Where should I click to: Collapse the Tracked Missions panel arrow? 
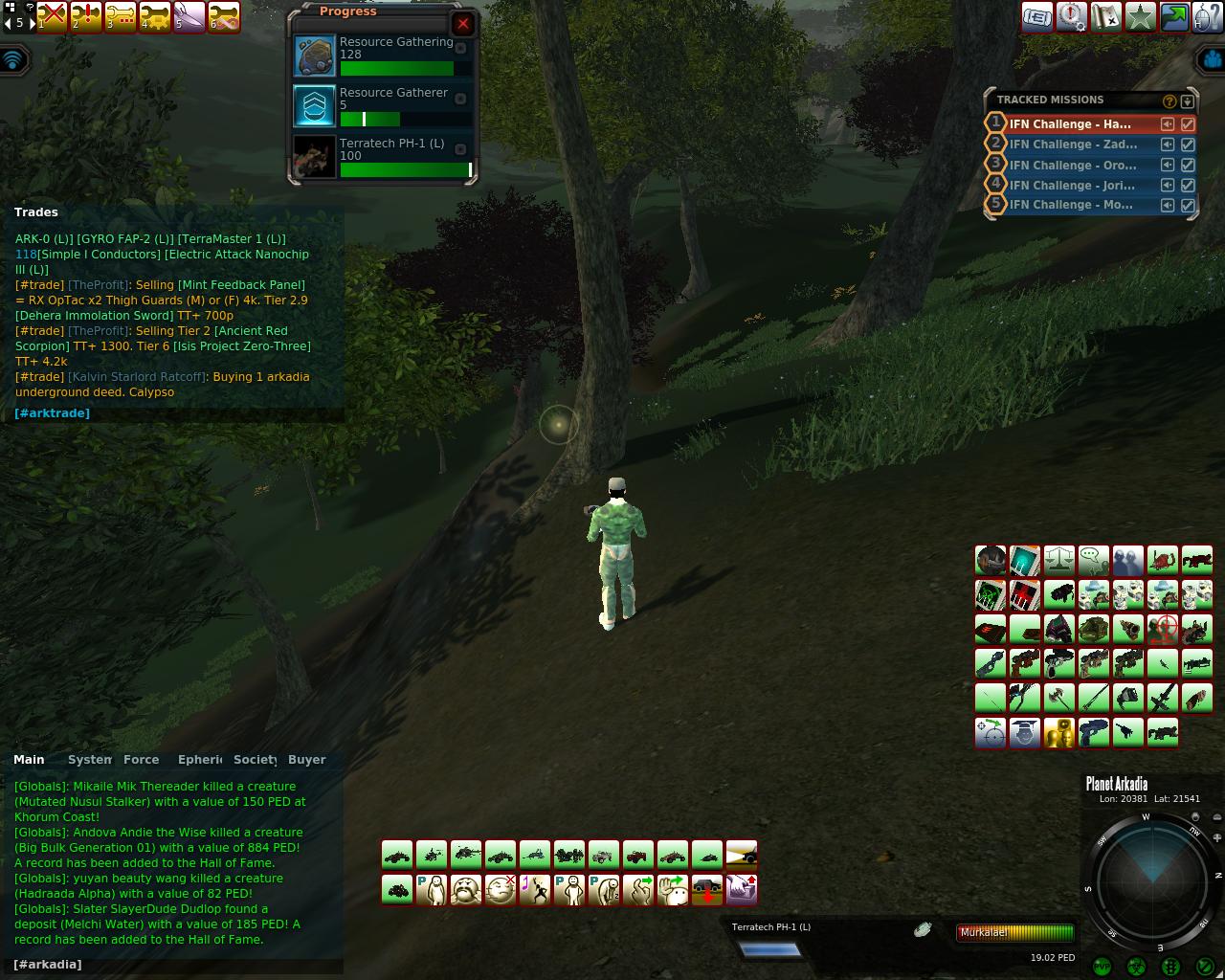coord(1188,100)
